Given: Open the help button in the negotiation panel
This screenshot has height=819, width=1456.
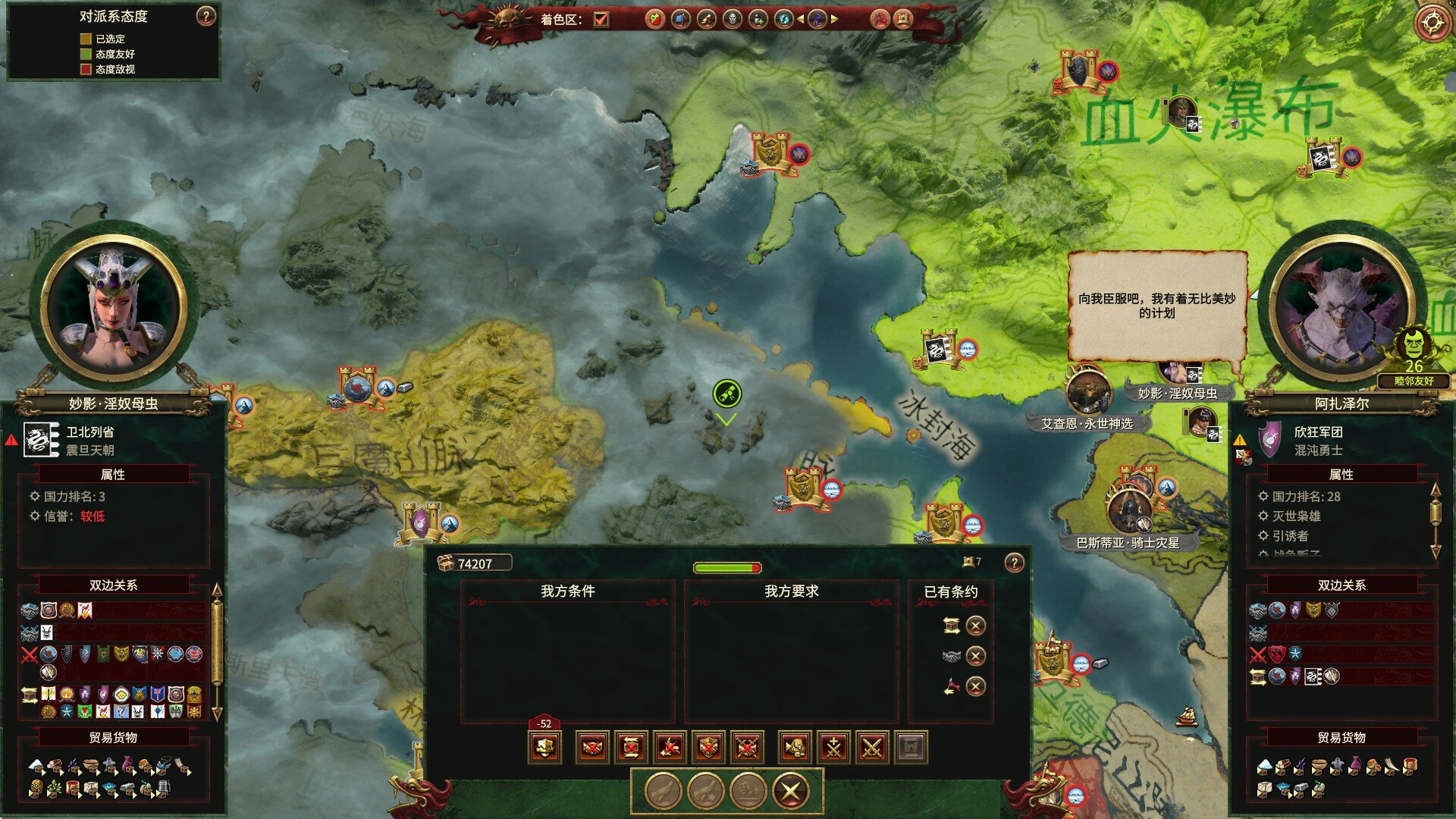Looking at the screenshot, I should coord(1014,563).
